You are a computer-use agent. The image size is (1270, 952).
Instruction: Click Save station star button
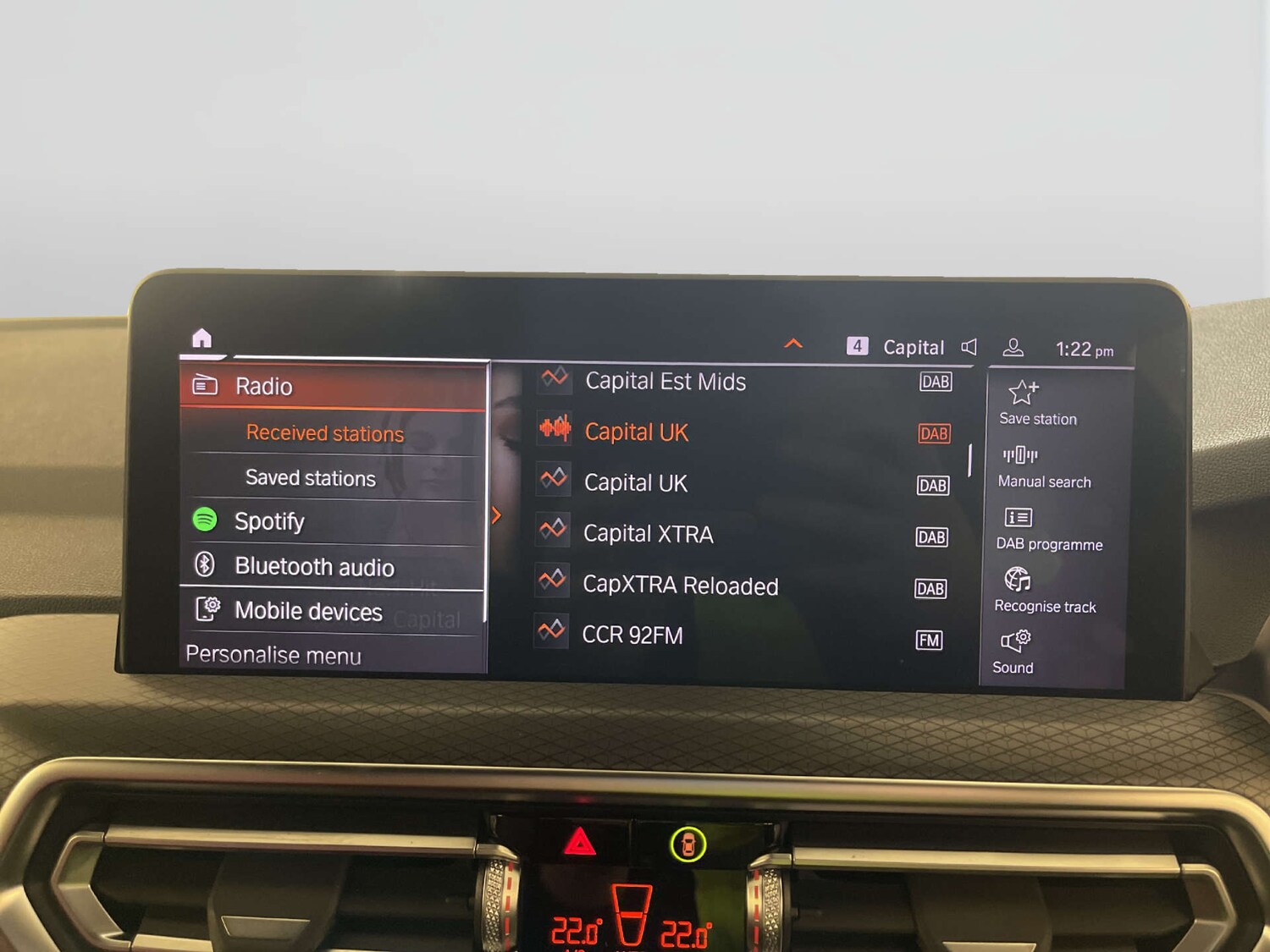point(1024,393)
